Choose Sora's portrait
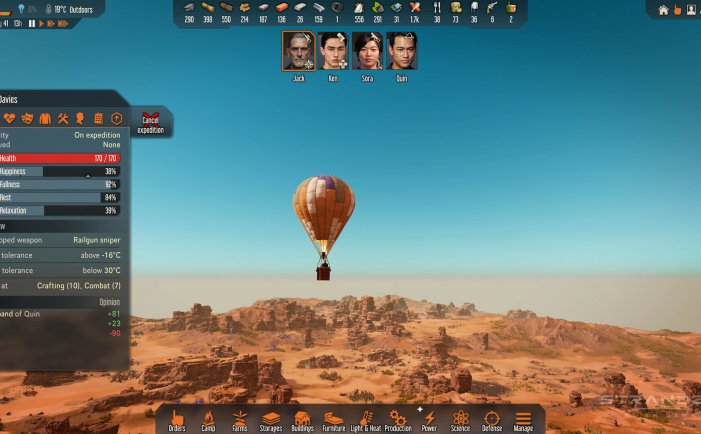This screenshot has width=701, height=434. click(367, 51)
